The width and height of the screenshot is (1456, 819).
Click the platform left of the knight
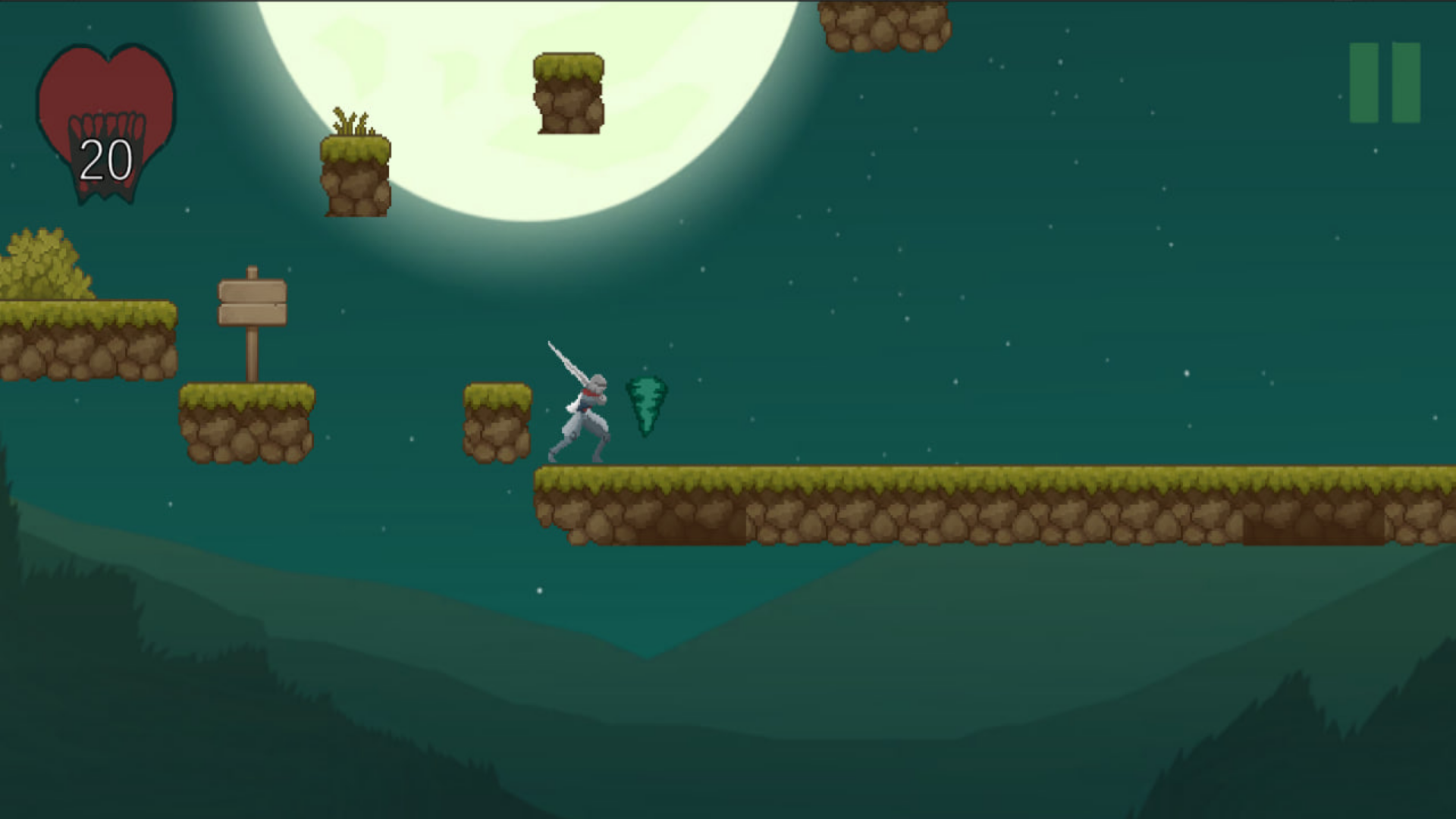tap(497, 421)
